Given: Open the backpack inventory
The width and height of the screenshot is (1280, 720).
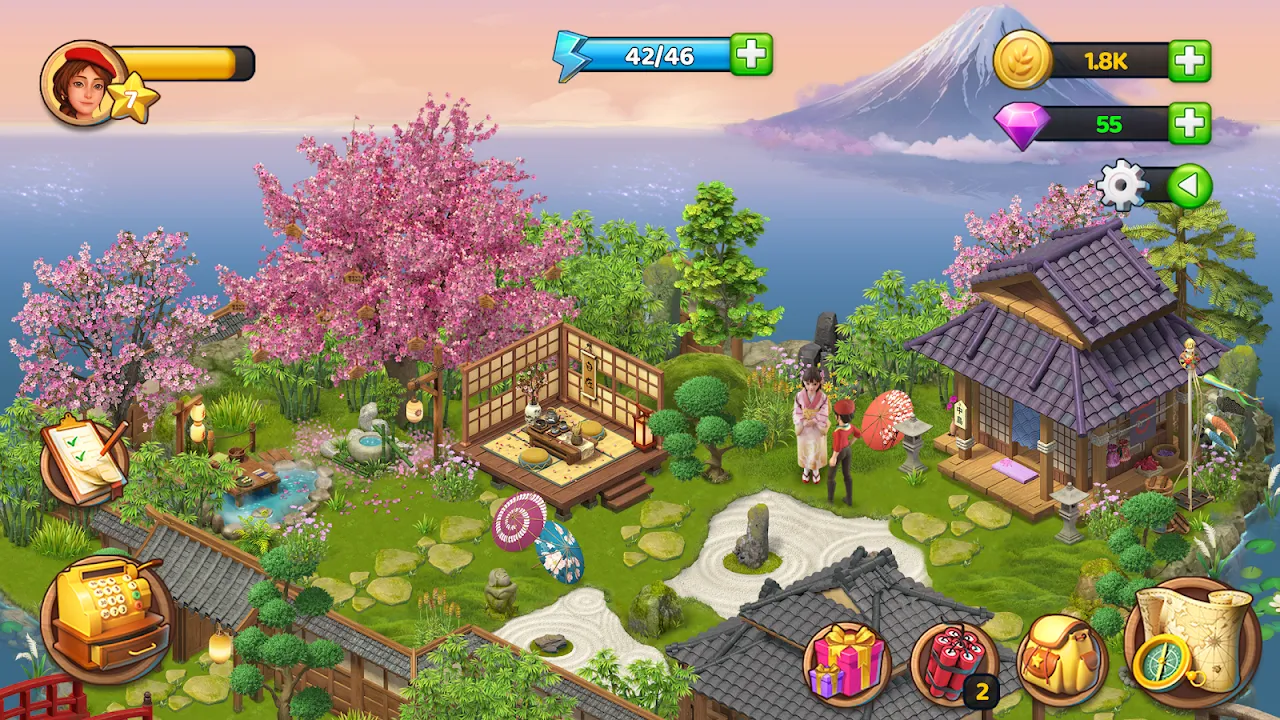Looking at the screenshot, I should [1061, 661].
